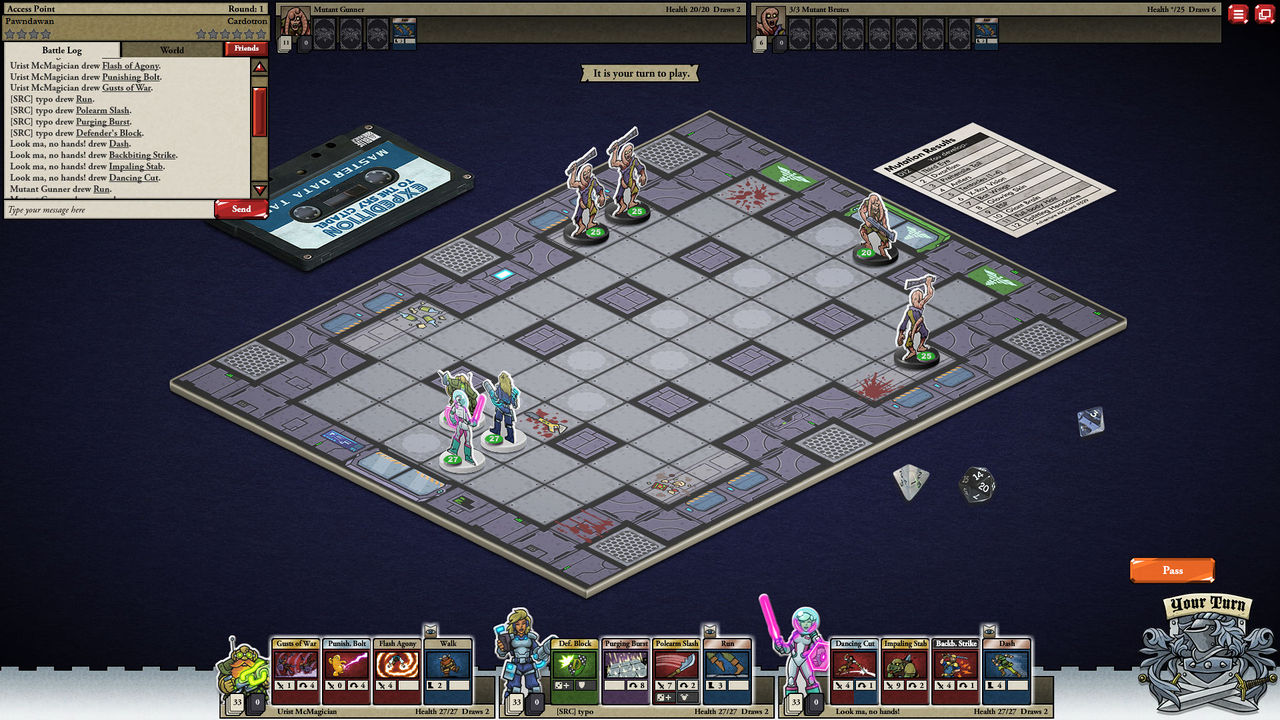
Task: Focus the chat message input field
Action: point(108,210)
